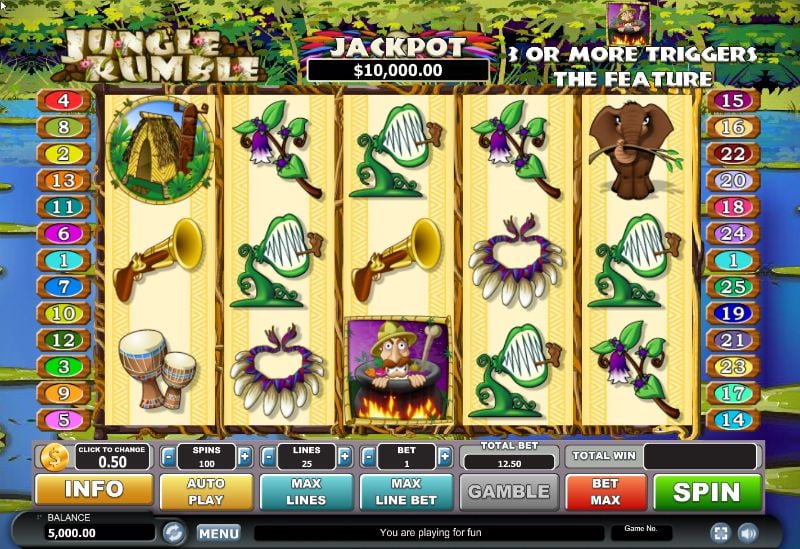Refresh the balance with the circular arrows icon
The height and width of the screenshot is (549, 800).
tap(173, 532)
